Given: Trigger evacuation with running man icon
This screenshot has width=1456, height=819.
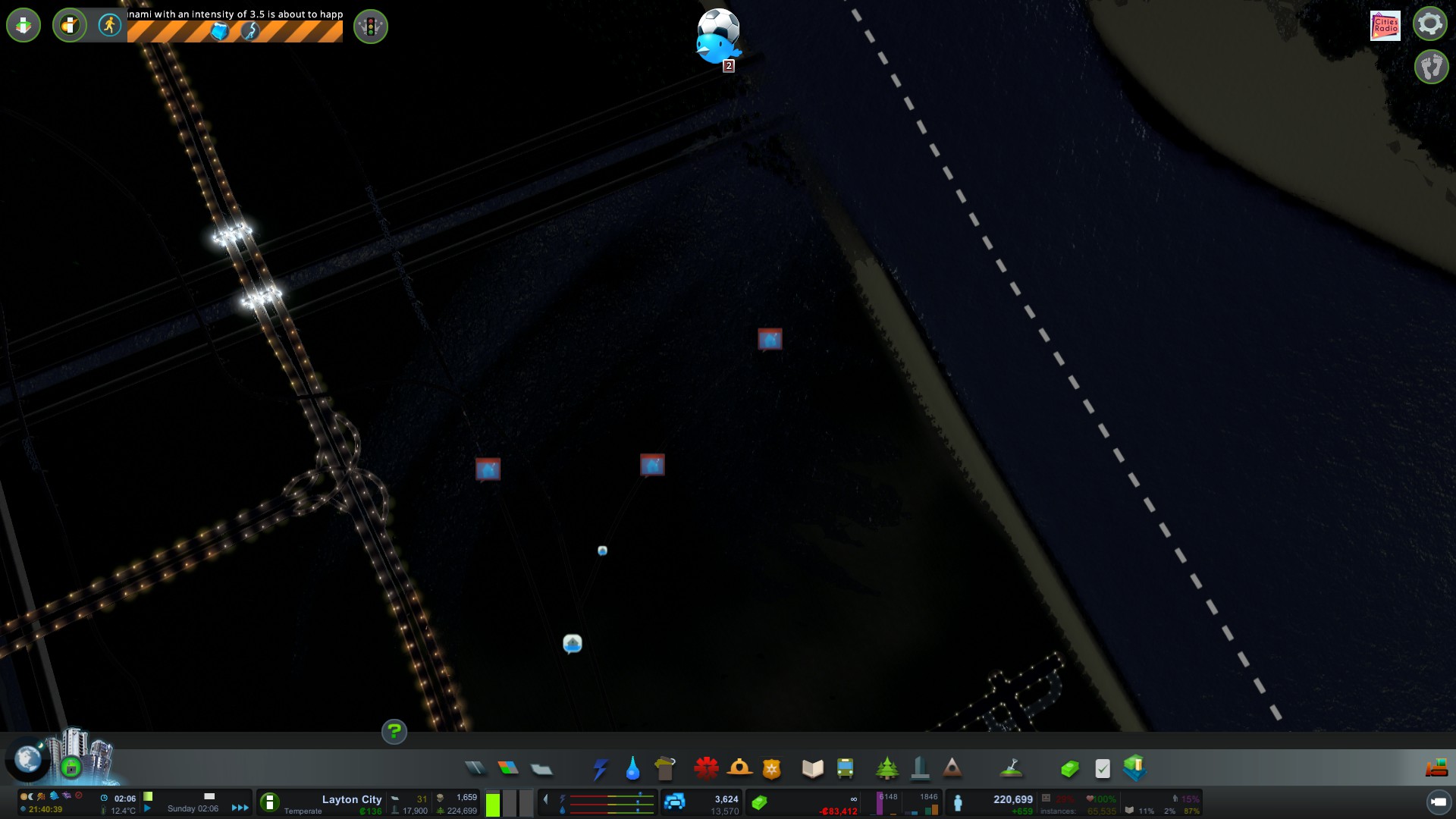Looking at the screenshot, I should click(x=110, y=25).
